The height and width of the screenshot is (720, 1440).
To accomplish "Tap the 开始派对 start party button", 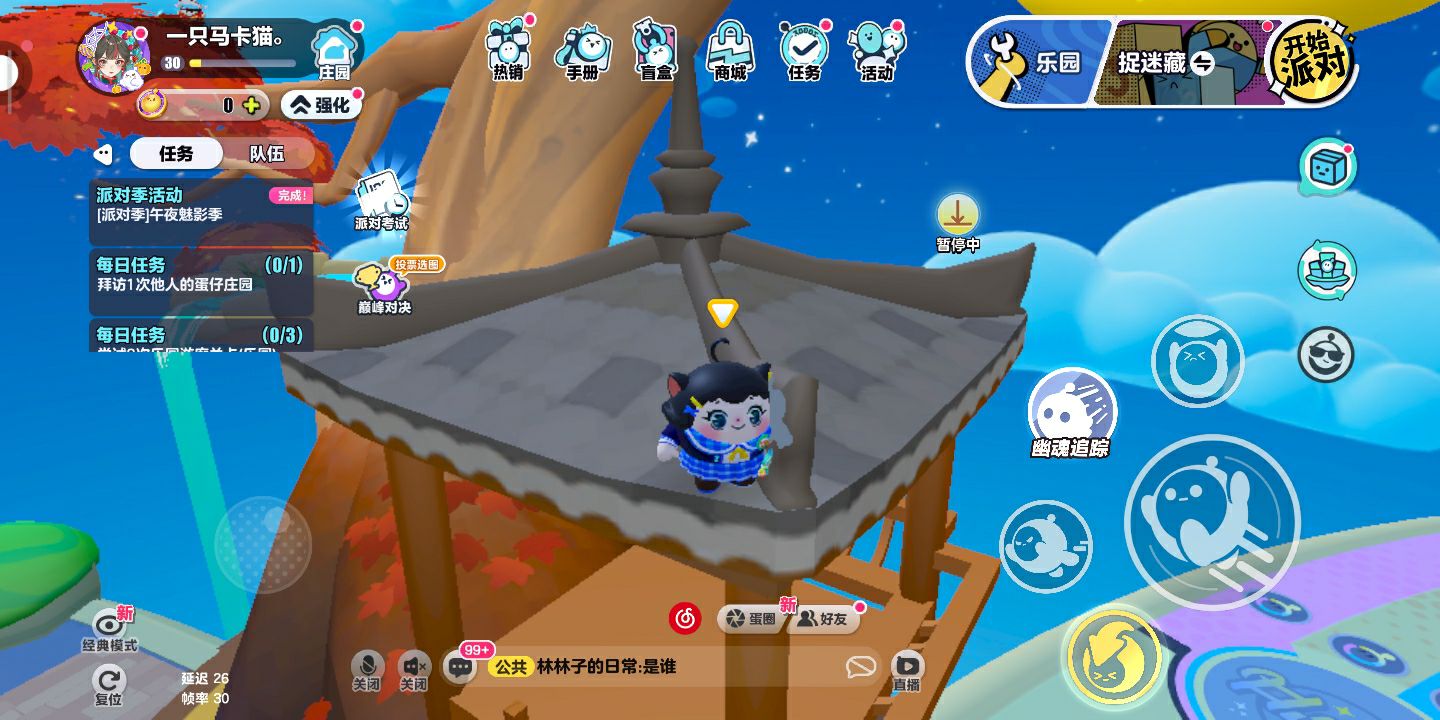I will point(1312,62).
